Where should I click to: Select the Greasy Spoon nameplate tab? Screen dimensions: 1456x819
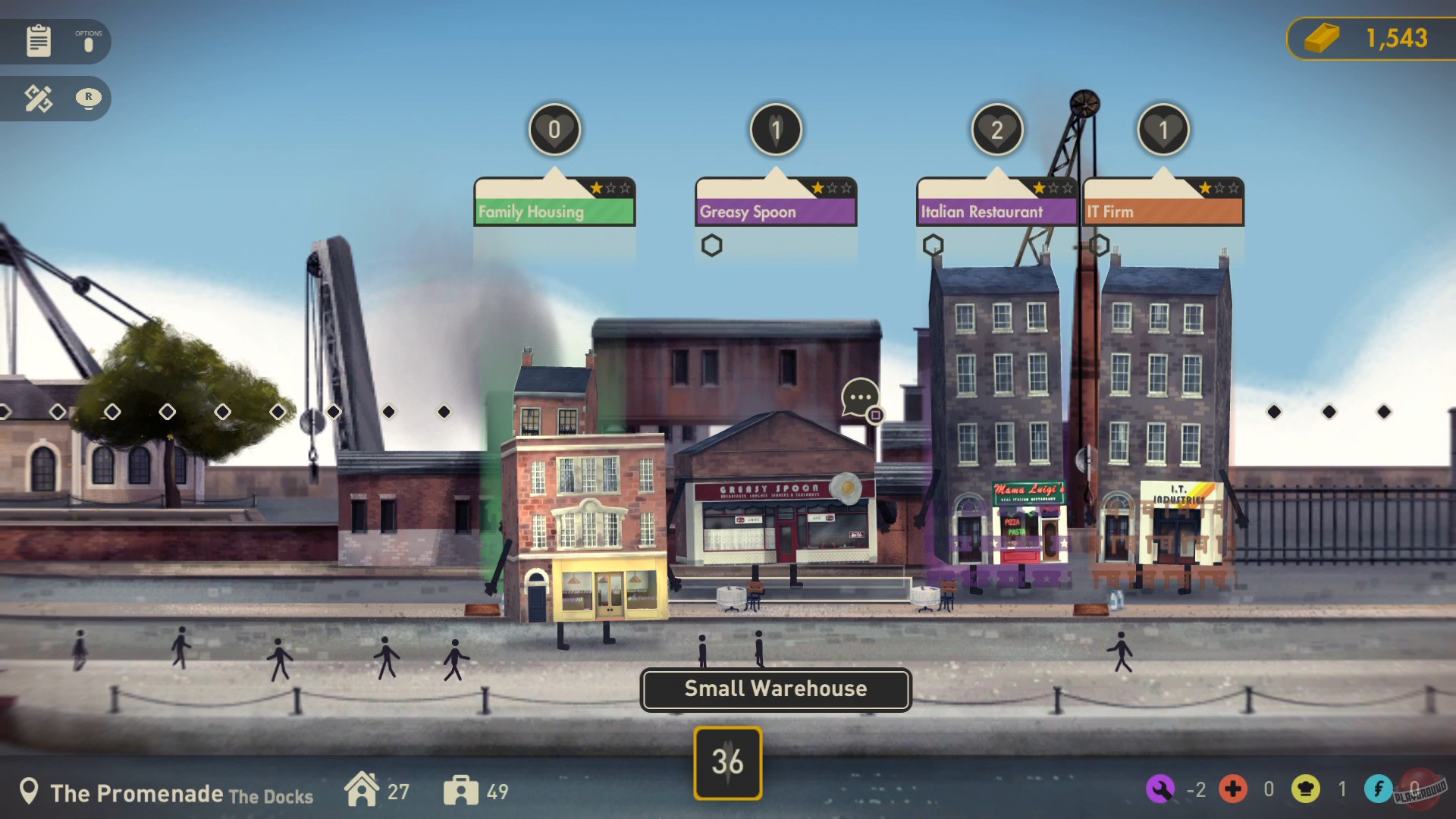pyautogui.click(x=774, y=212)
